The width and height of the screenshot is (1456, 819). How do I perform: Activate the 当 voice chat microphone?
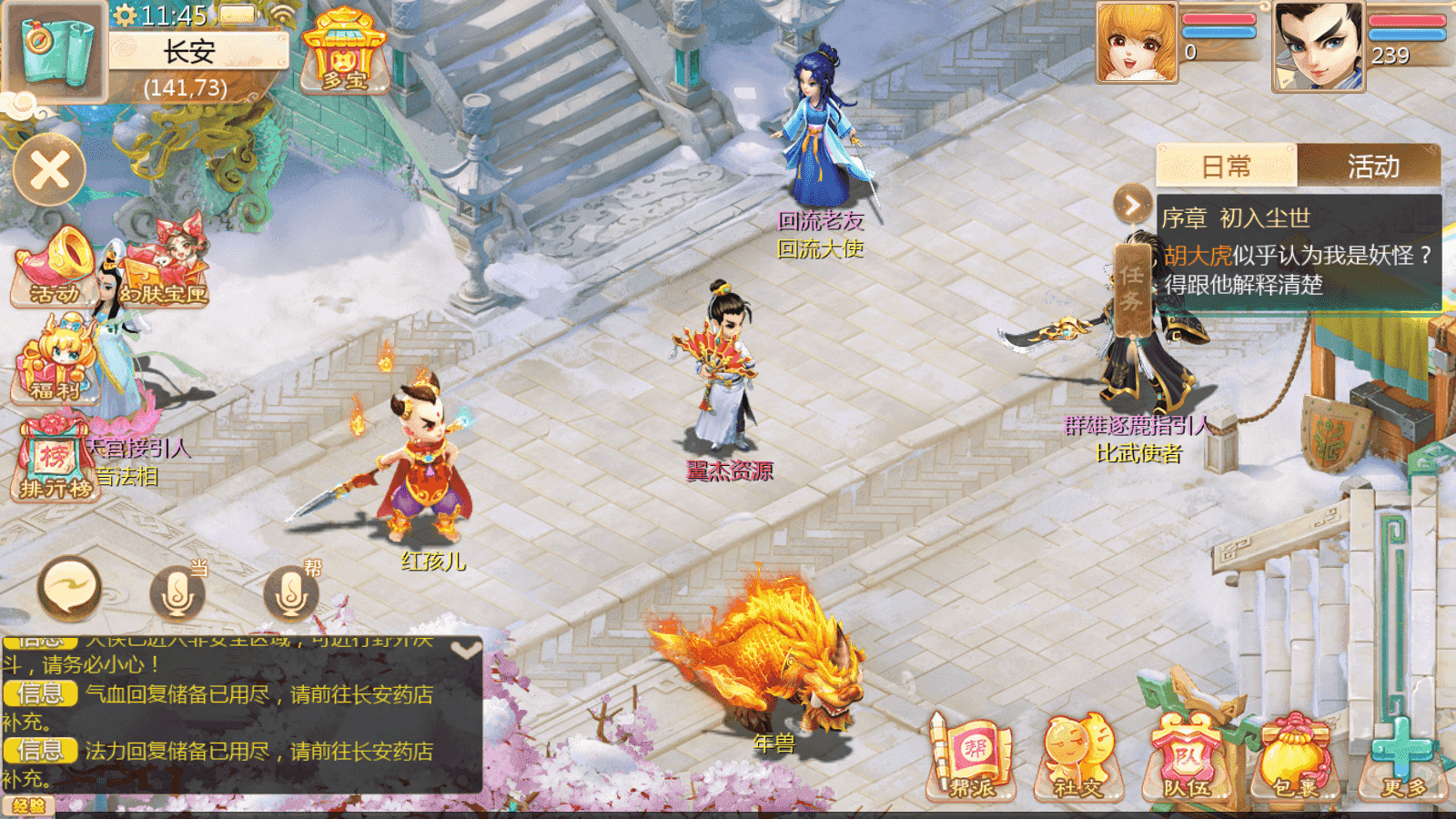tap(177, 593)
